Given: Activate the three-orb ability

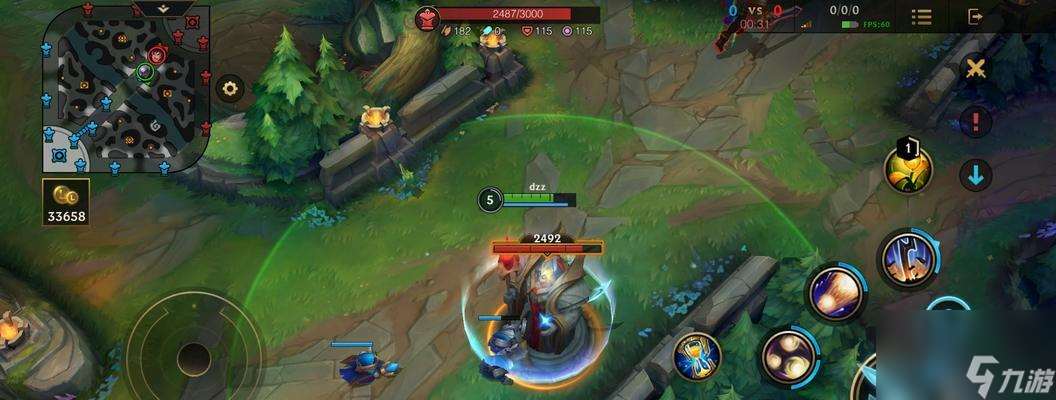Looking at the screenshot, I should tap(787, 356).
